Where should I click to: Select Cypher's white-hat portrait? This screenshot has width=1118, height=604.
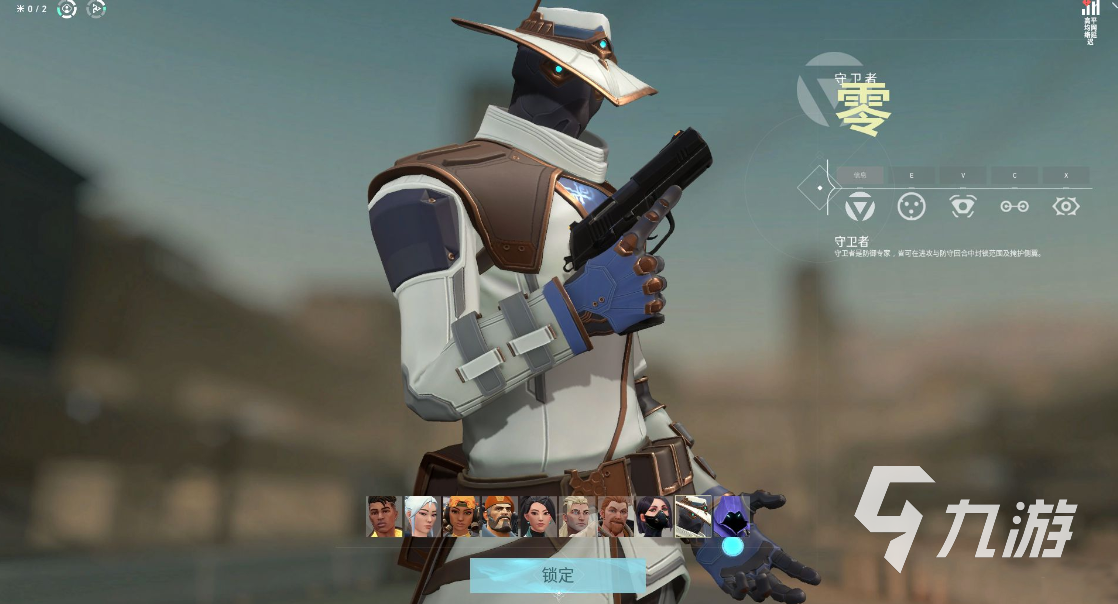[693, 517]
